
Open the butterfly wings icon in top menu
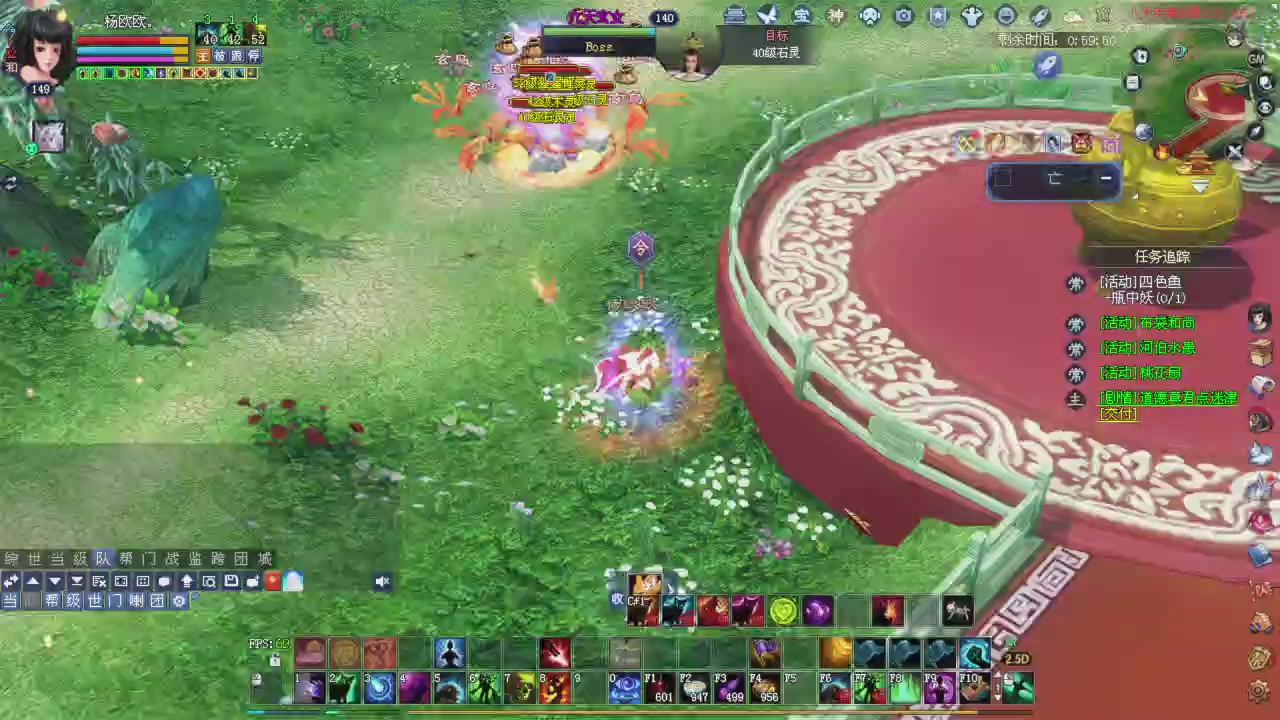pos(767,15)
